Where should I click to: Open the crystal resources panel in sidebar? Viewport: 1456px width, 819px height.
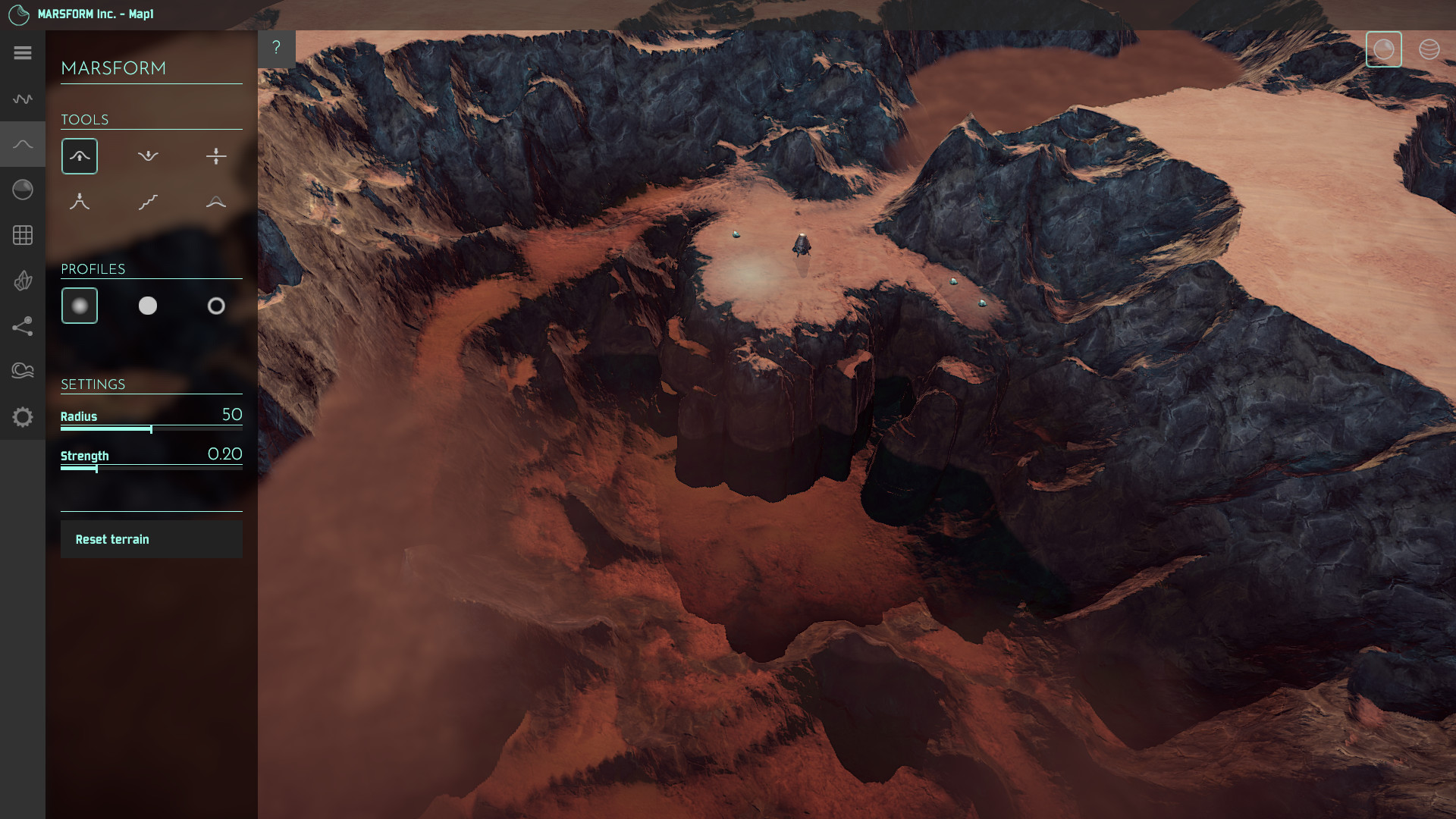click(x=23, y=281)
